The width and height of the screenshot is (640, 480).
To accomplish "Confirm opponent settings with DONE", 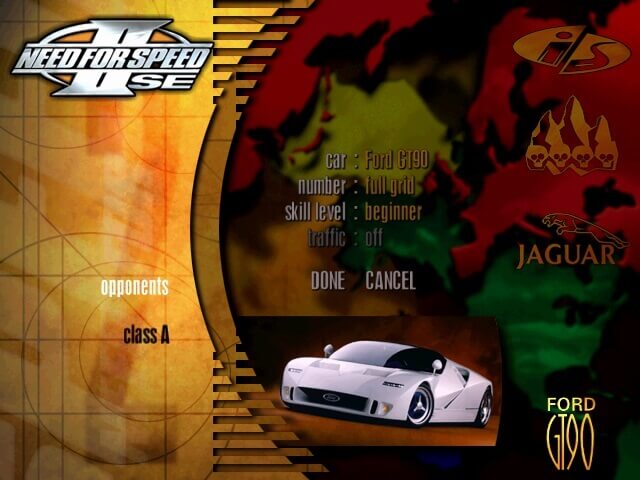I will pos(327,281).
